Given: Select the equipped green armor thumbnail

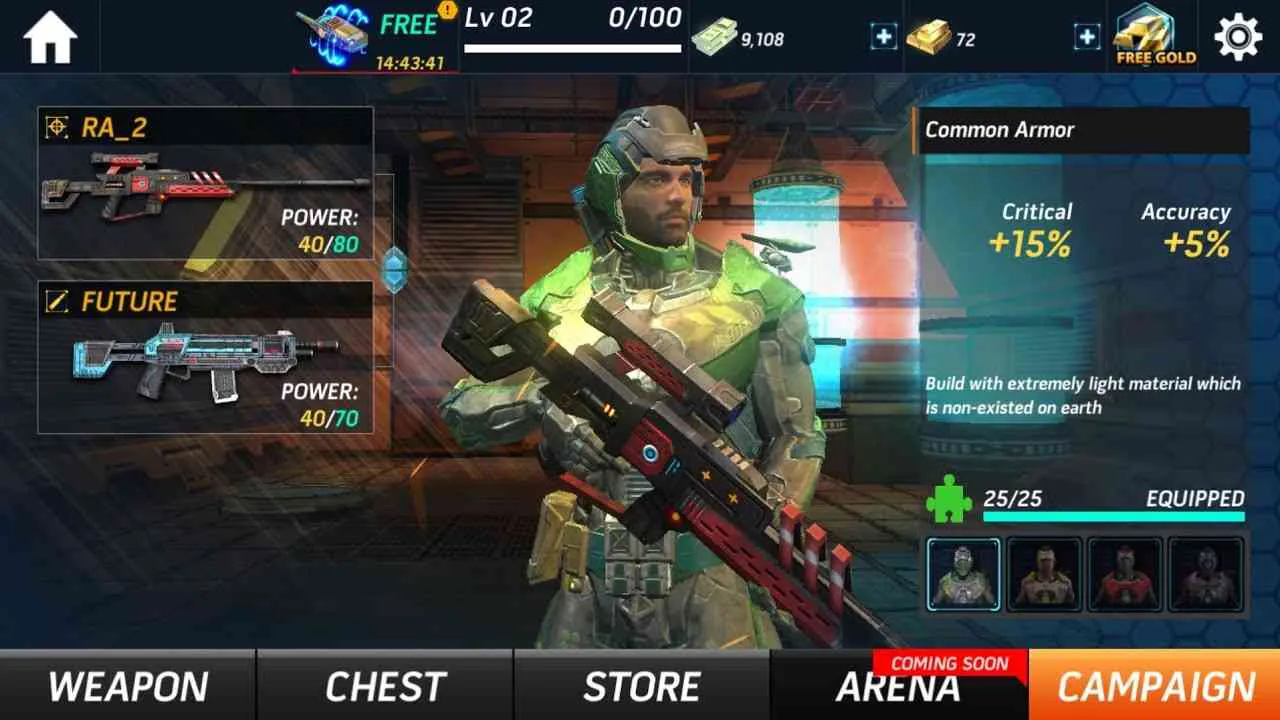Looking at the screenshot, I should (x=963, y=575).
